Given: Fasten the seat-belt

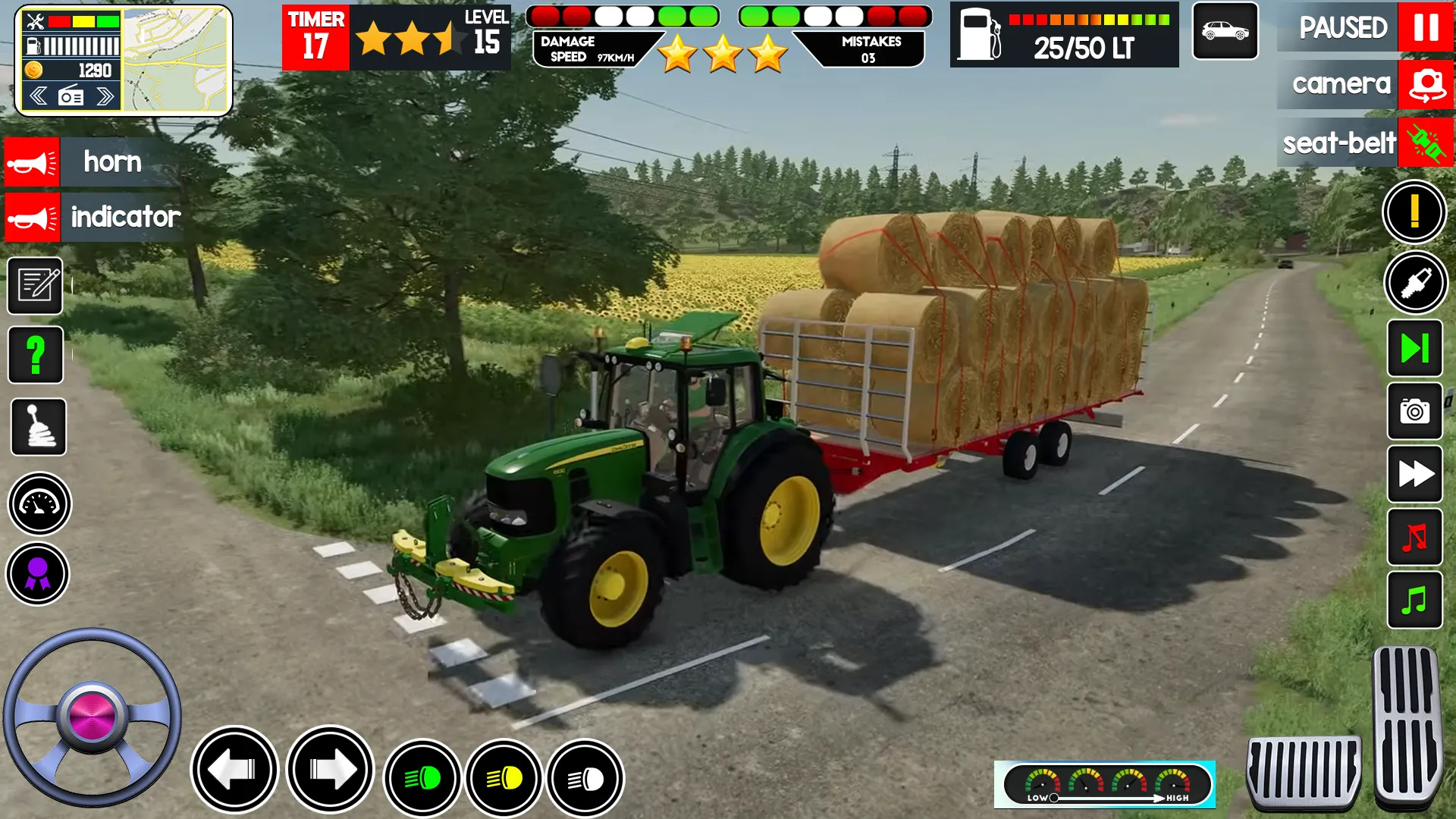Looking at the screenshot, I should 1425,143.
